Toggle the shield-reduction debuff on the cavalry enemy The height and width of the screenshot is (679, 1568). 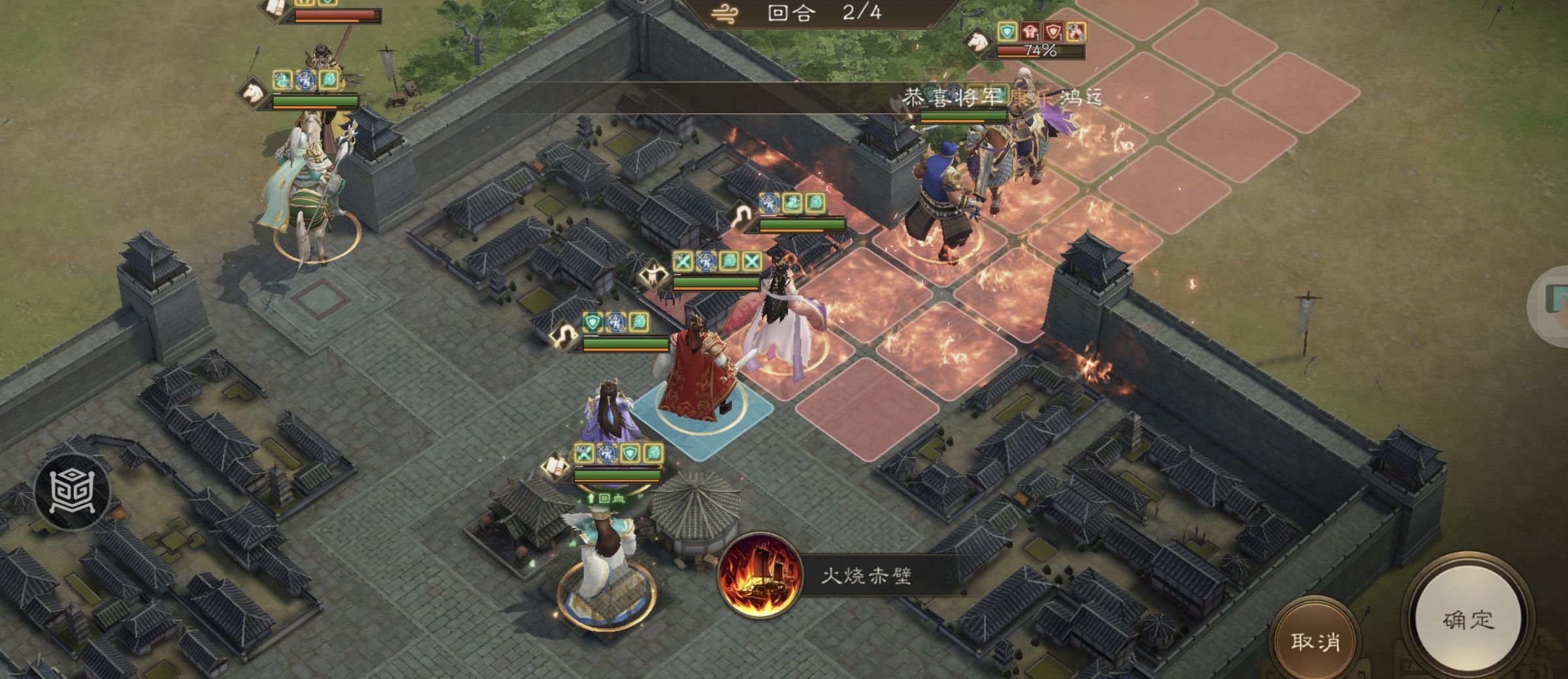point(1053,31)
